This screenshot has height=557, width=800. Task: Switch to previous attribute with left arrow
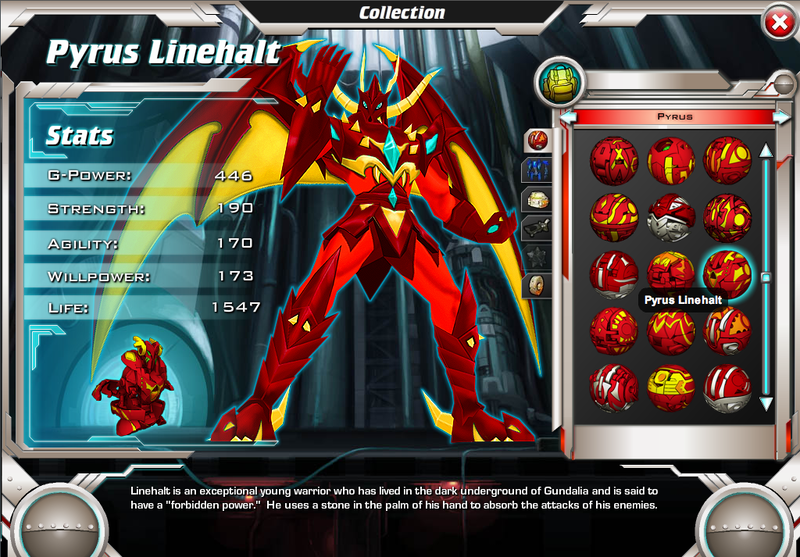pyautogui.click(x=568, y=117)
